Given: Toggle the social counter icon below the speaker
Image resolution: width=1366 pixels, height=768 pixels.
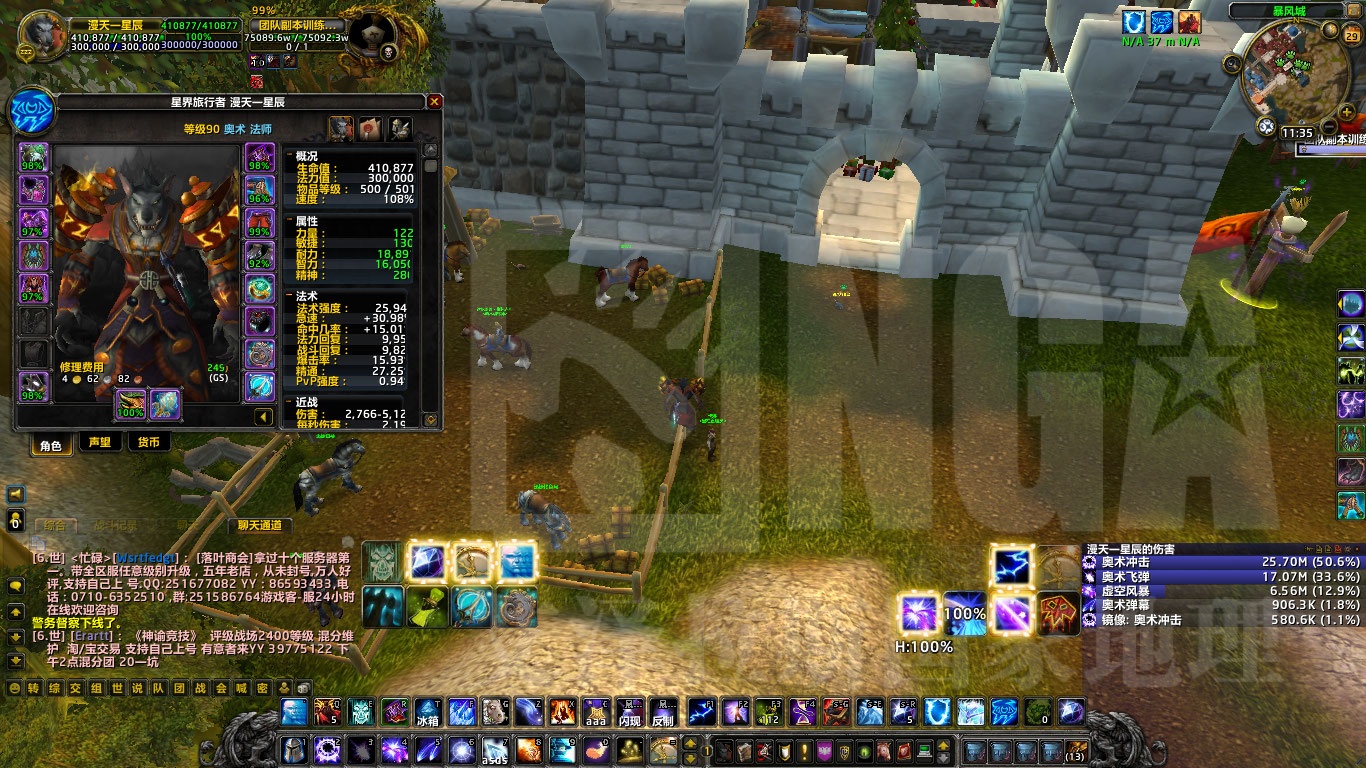Looking at the screenshot, I should [15, 519].
